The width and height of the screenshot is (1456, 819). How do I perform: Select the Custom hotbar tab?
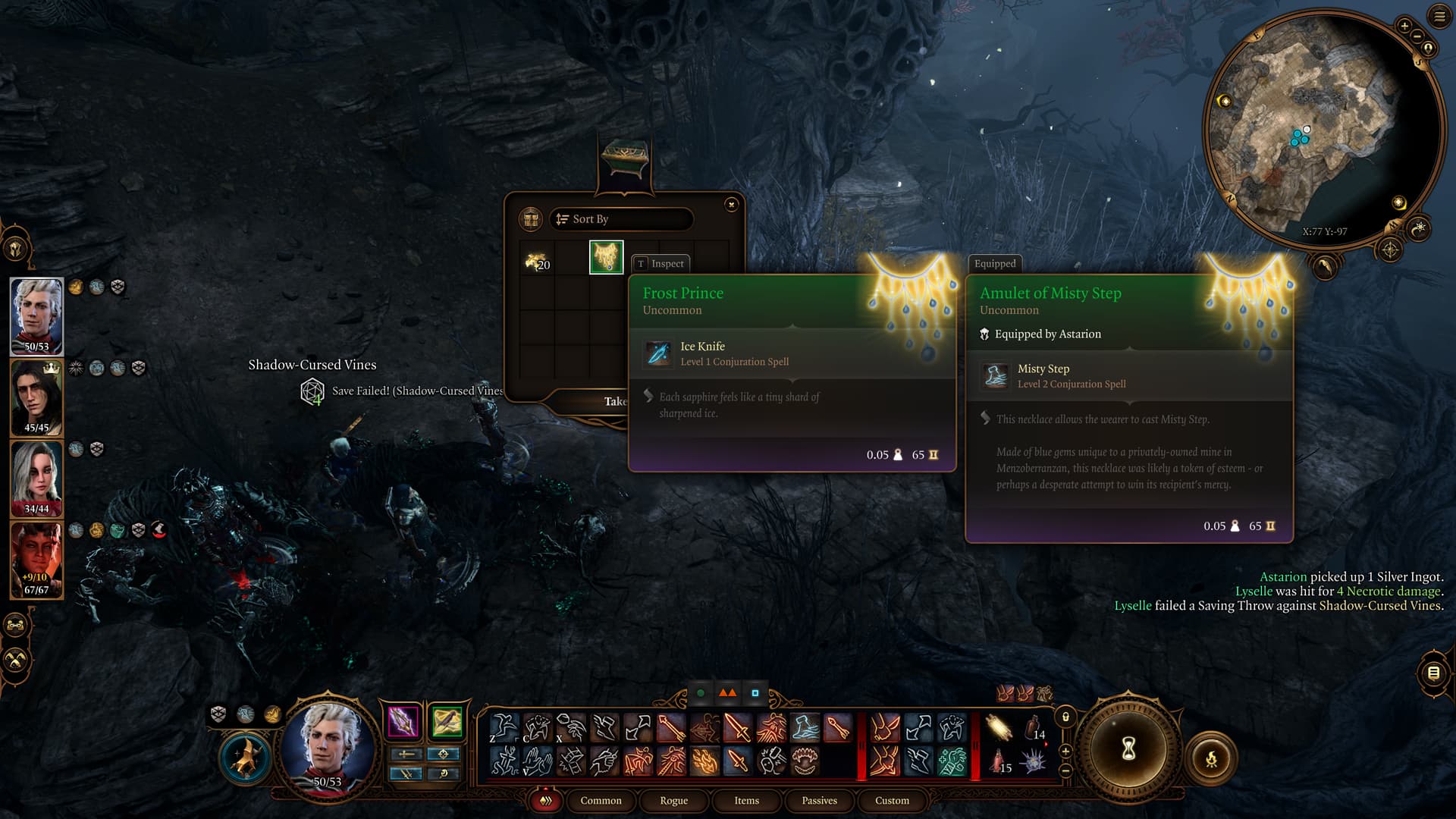point(892,800)
